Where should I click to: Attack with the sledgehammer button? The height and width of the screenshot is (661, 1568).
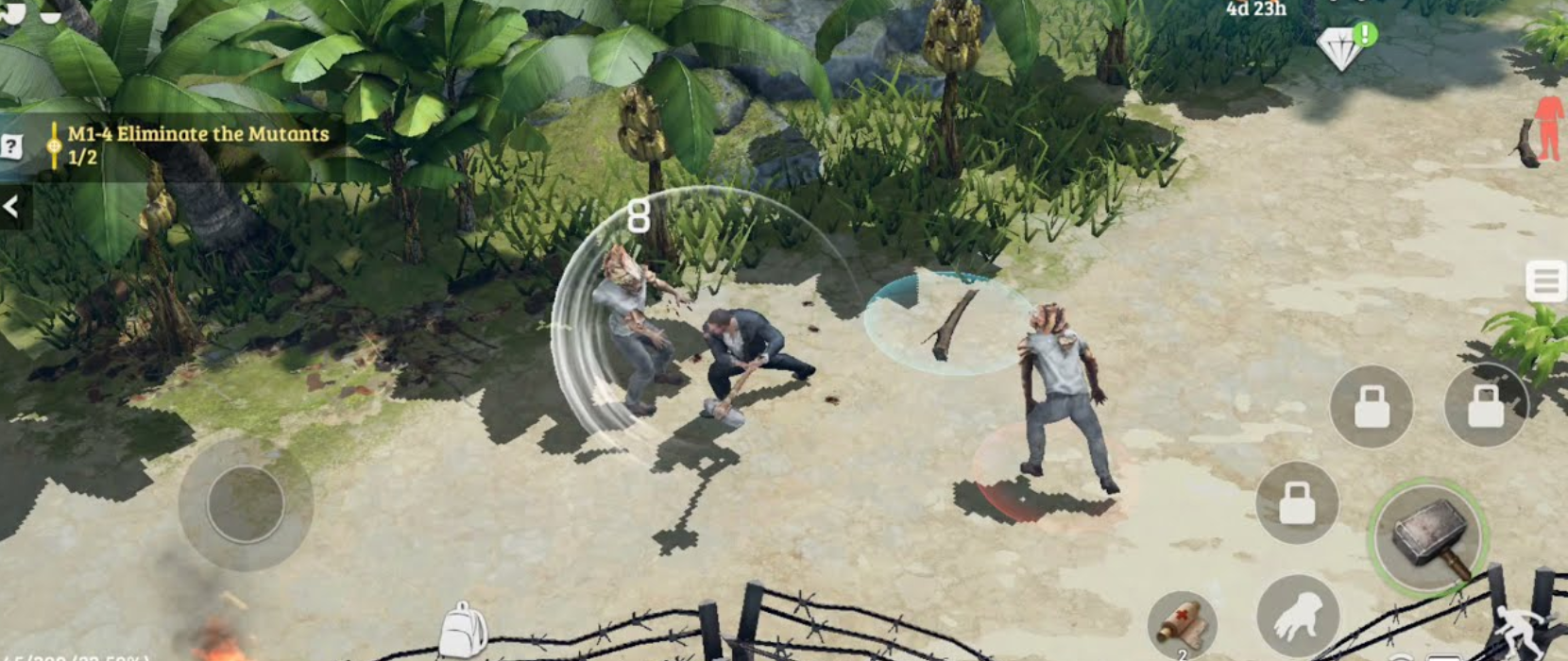(1428, 535)
